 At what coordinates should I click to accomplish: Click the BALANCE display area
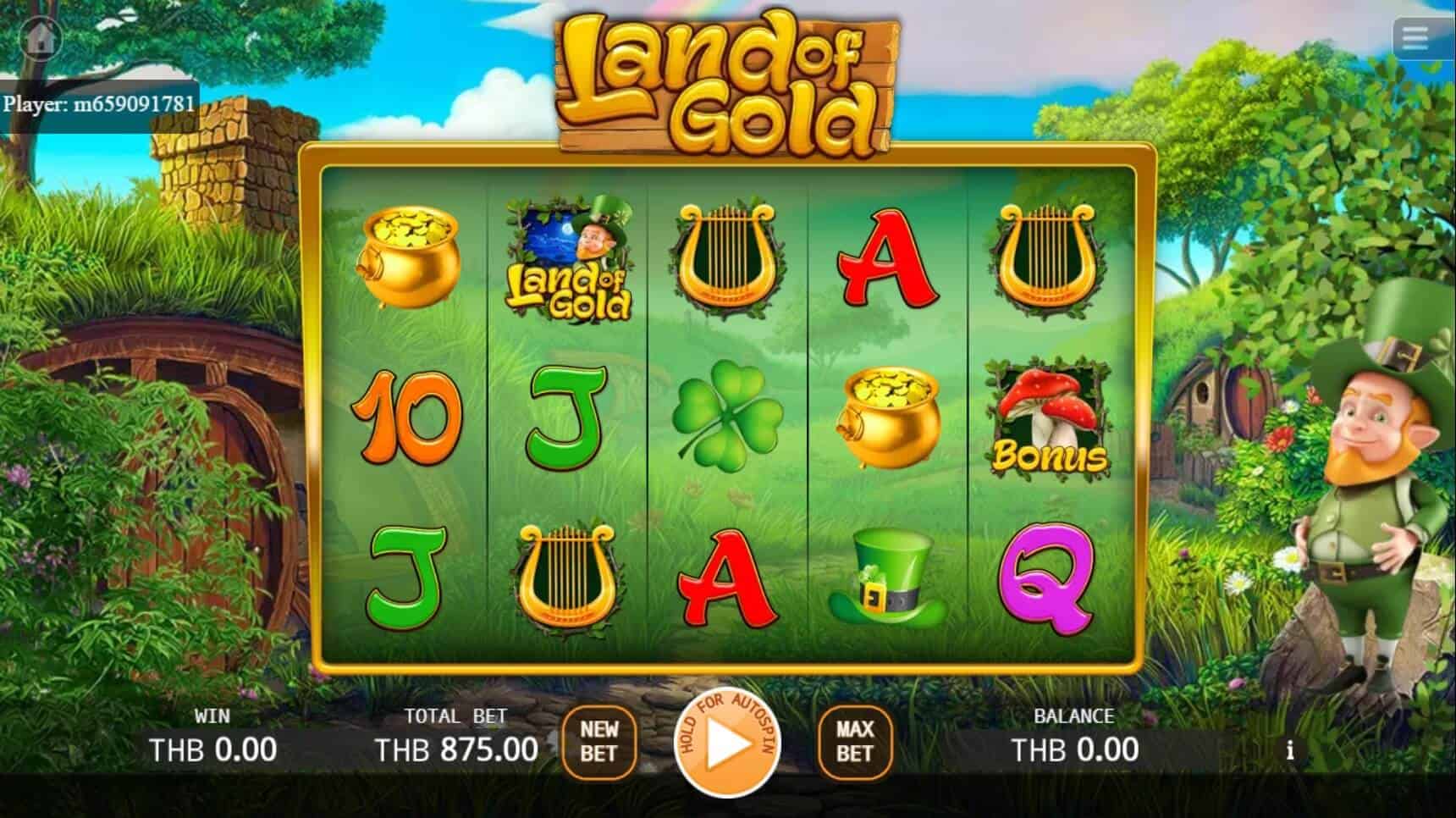[x=1076, y=749]
